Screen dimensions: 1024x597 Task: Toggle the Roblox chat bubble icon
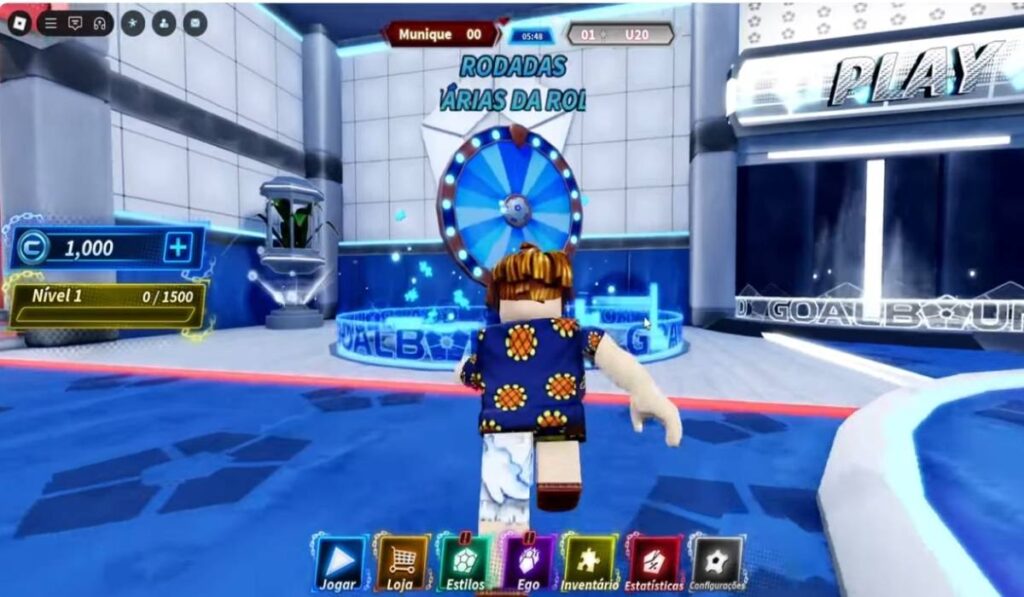tap(75, 23)
